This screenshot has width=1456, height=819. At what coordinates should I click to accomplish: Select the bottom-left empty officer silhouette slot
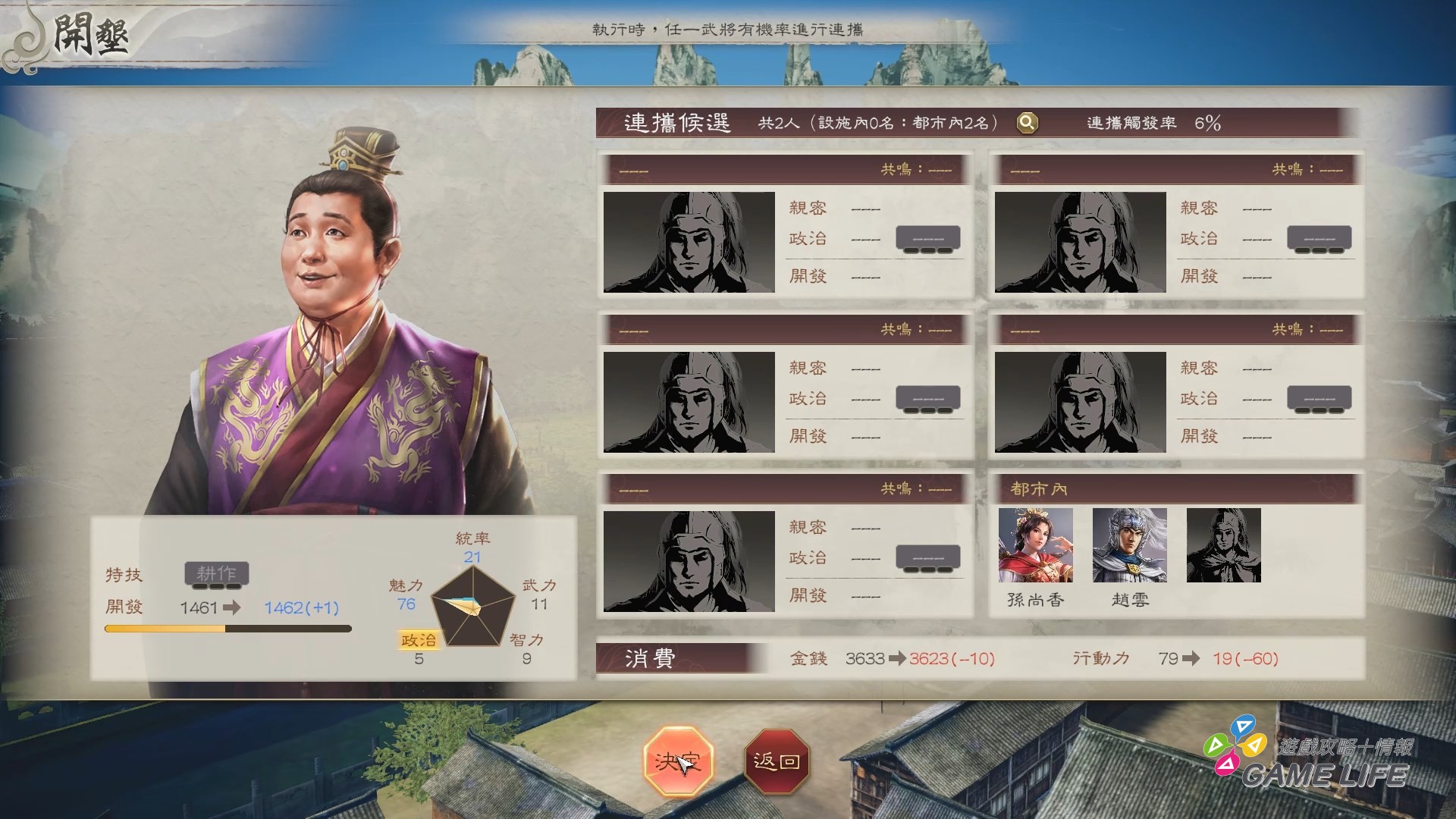coord(690,561)
